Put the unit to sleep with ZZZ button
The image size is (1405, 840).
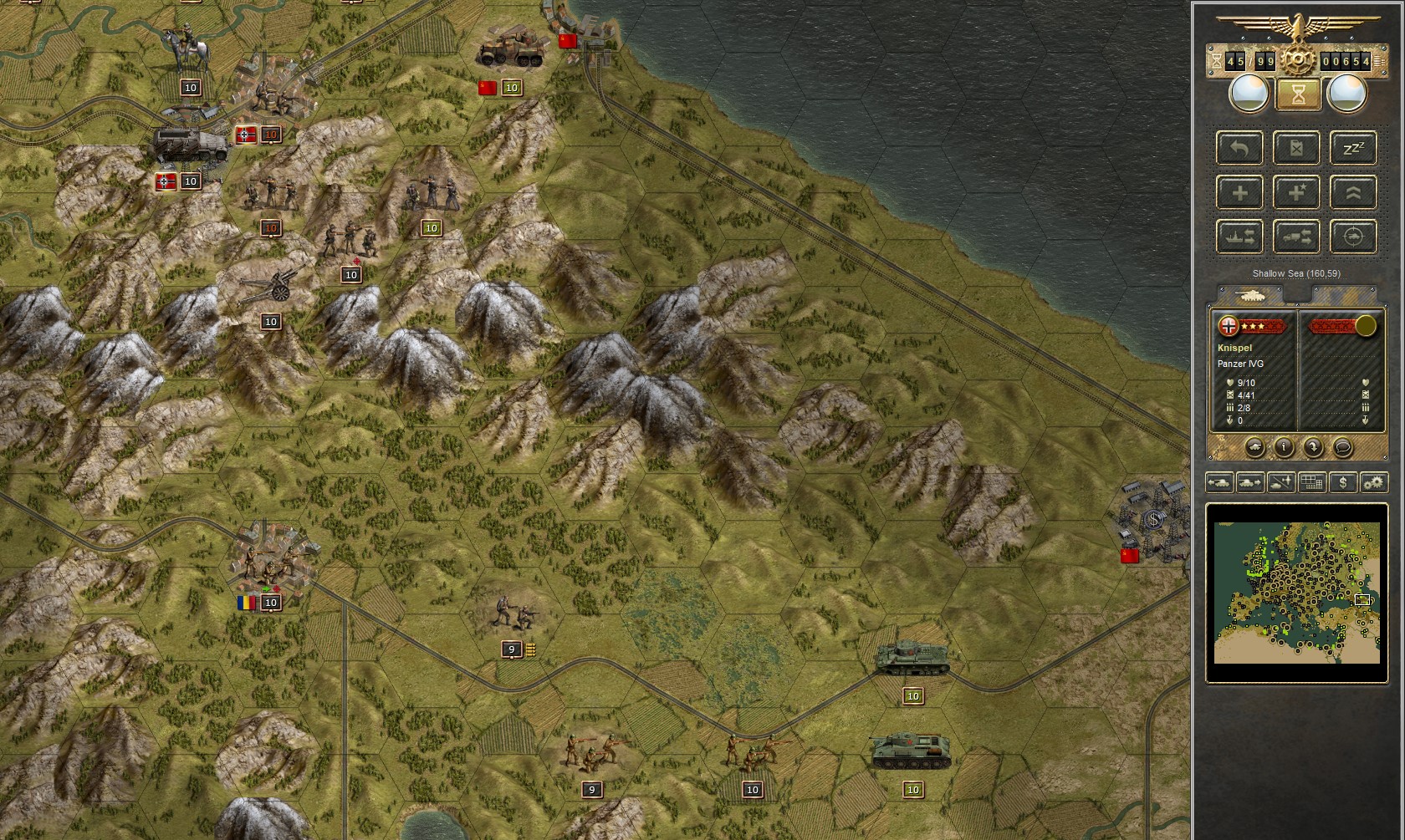1354,148
